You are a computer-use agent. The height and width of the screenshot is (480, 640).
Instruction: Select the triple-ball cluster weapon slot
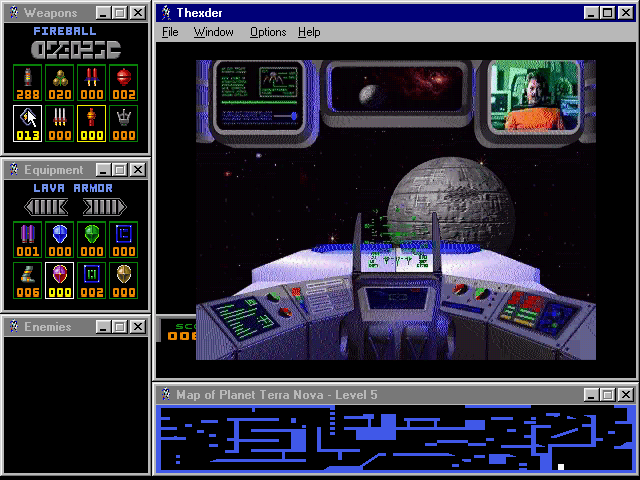click(59, 83)
